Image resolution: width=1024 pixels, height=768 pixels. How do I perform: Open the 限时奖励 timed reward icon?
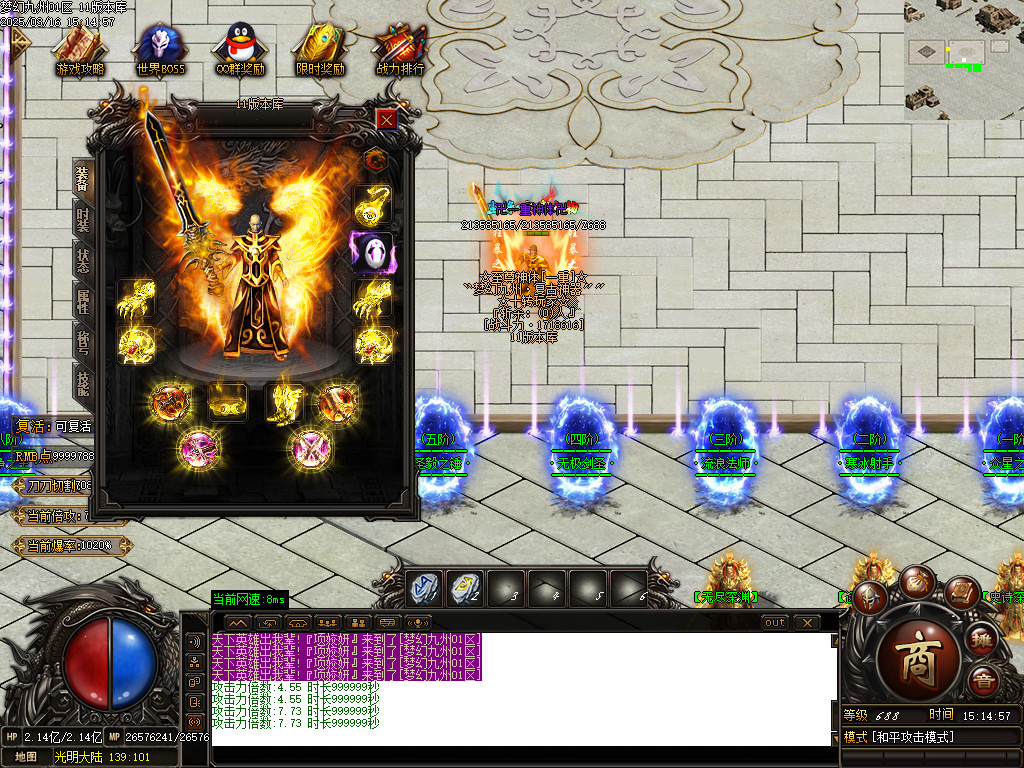pyautogui.click(x=320, y=48)
